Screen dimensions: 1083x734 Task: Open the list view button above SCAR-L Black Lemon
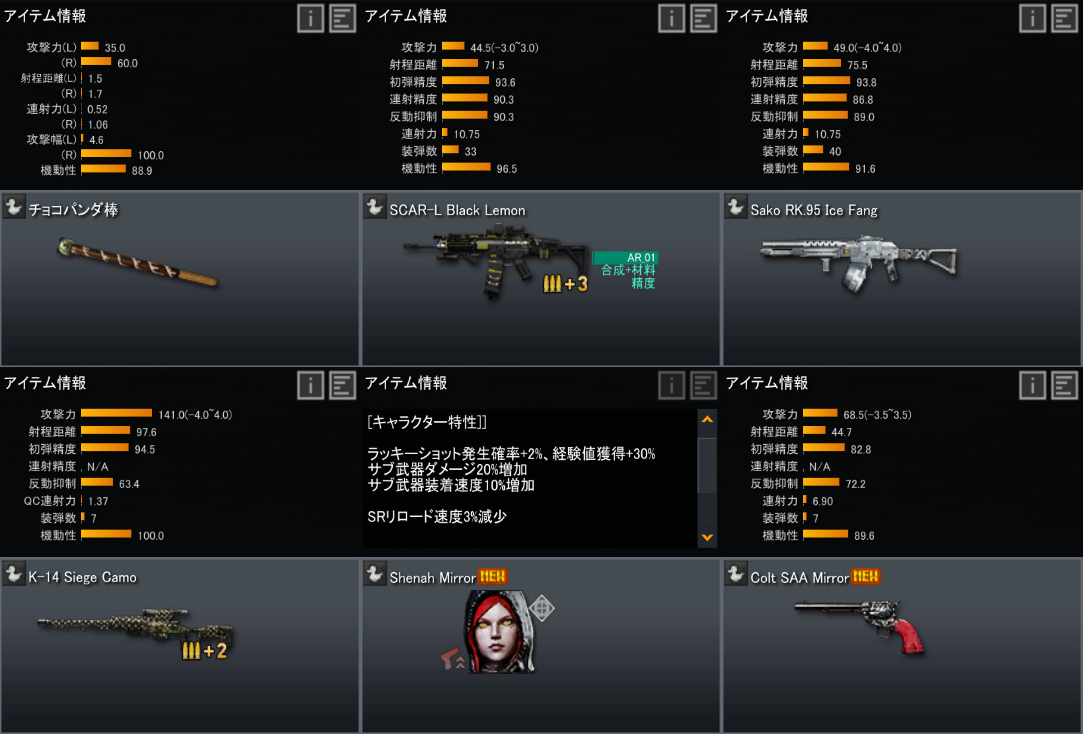pos(704,18)
